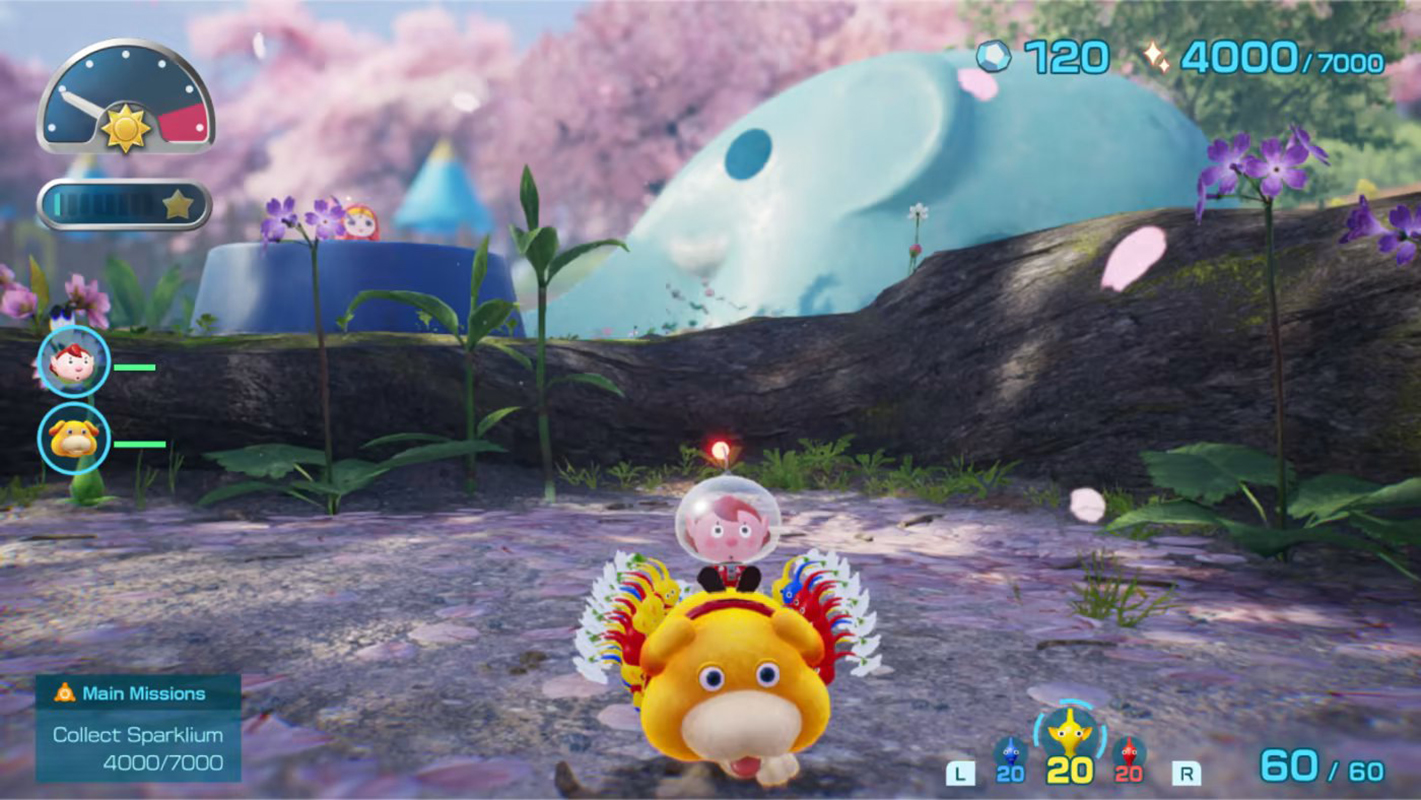Click the yellow Pikmin count showing 20
Screen dimensions: 1421x800
point(1069,772)
